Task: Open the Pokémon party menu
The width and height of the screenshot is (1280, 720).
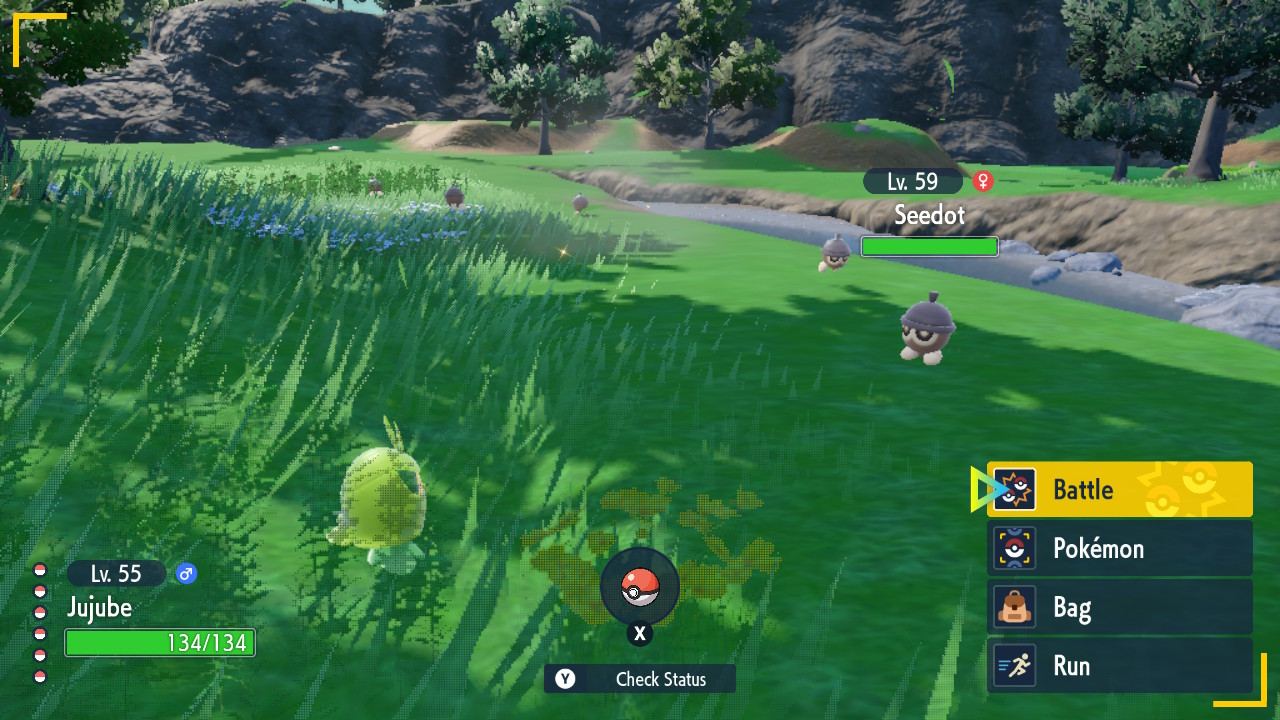Action: click(1119, 548)
